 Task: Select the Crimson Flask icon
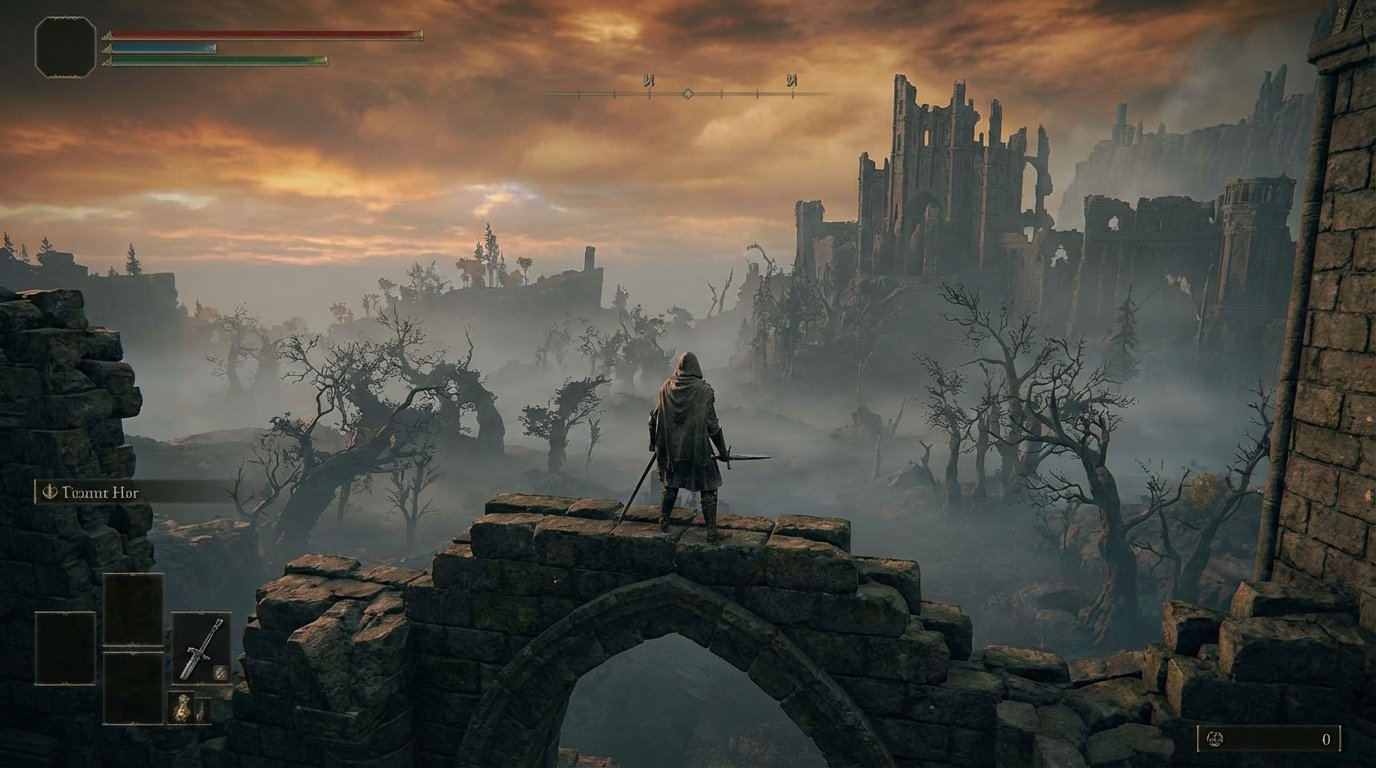pos(181,707)
